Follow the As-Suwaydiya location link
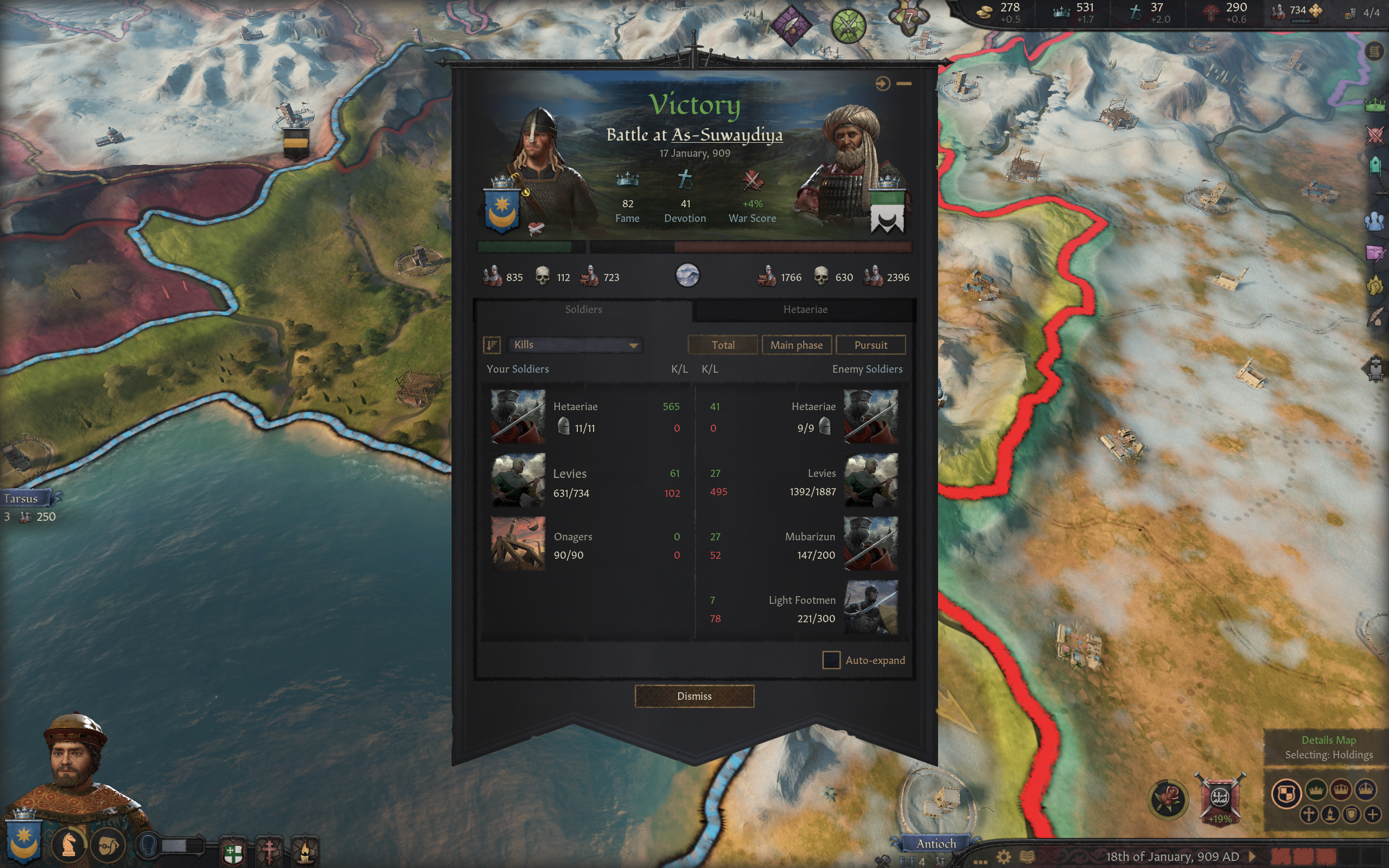 (727, 135)
